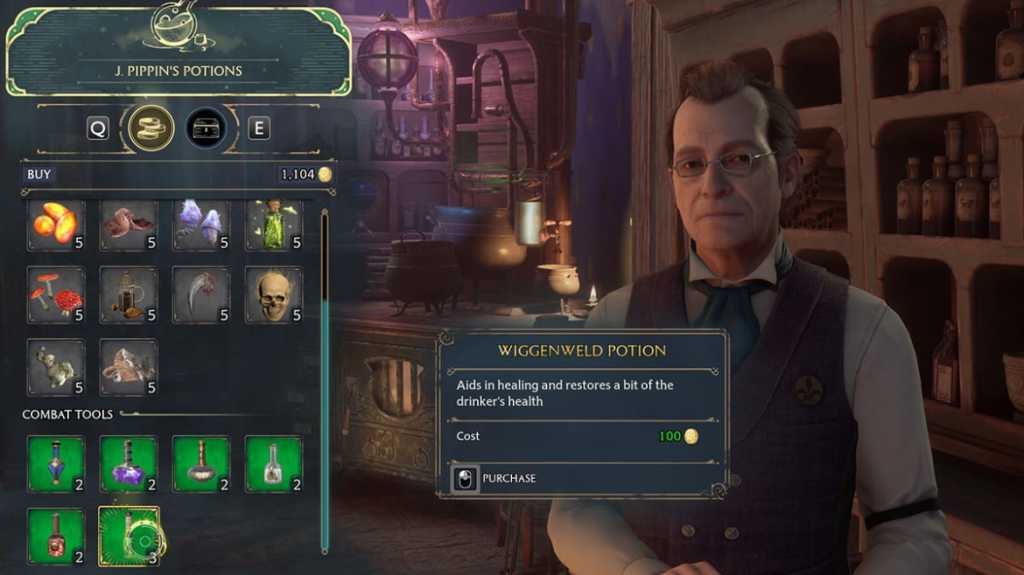
Task: Choose the purple wide-based potion
Action: pos(129,464)
